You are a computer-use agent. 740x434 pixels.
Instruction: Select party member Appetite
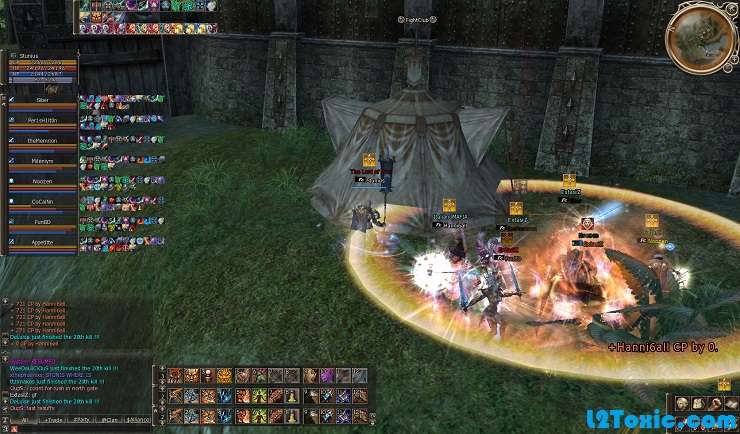[42, 242]
